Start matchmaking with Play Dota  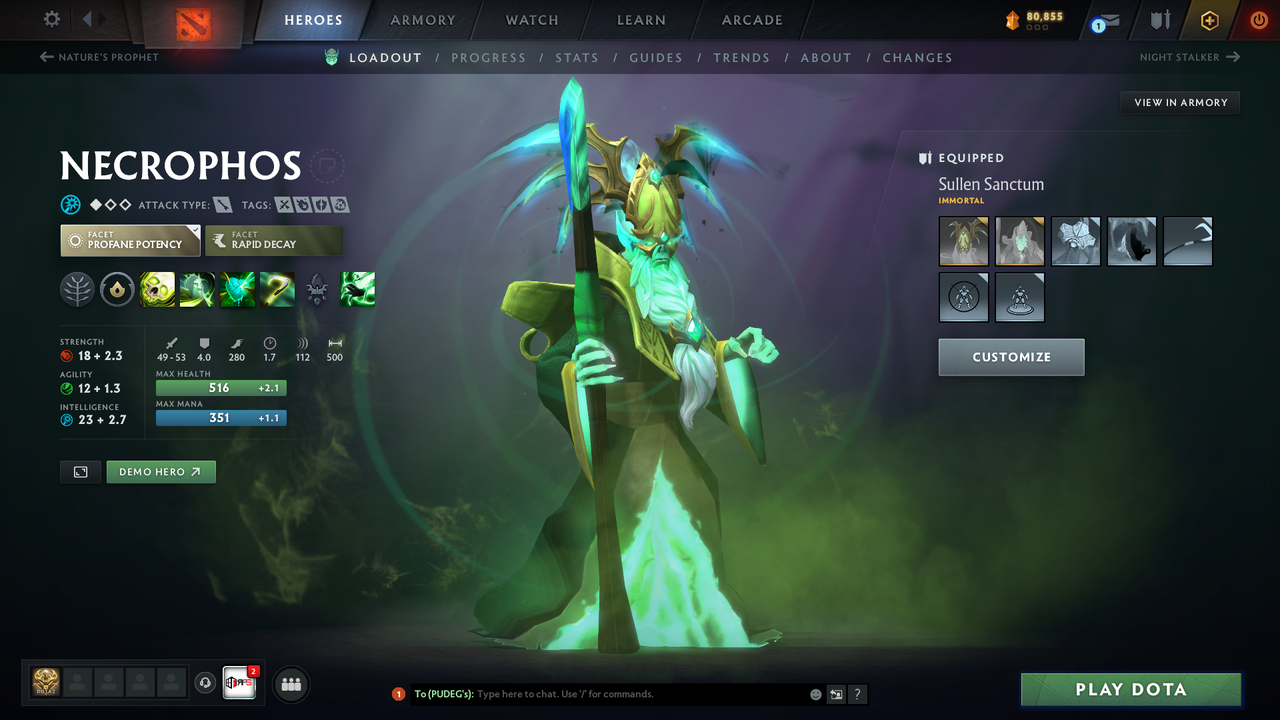[1130, 690]
